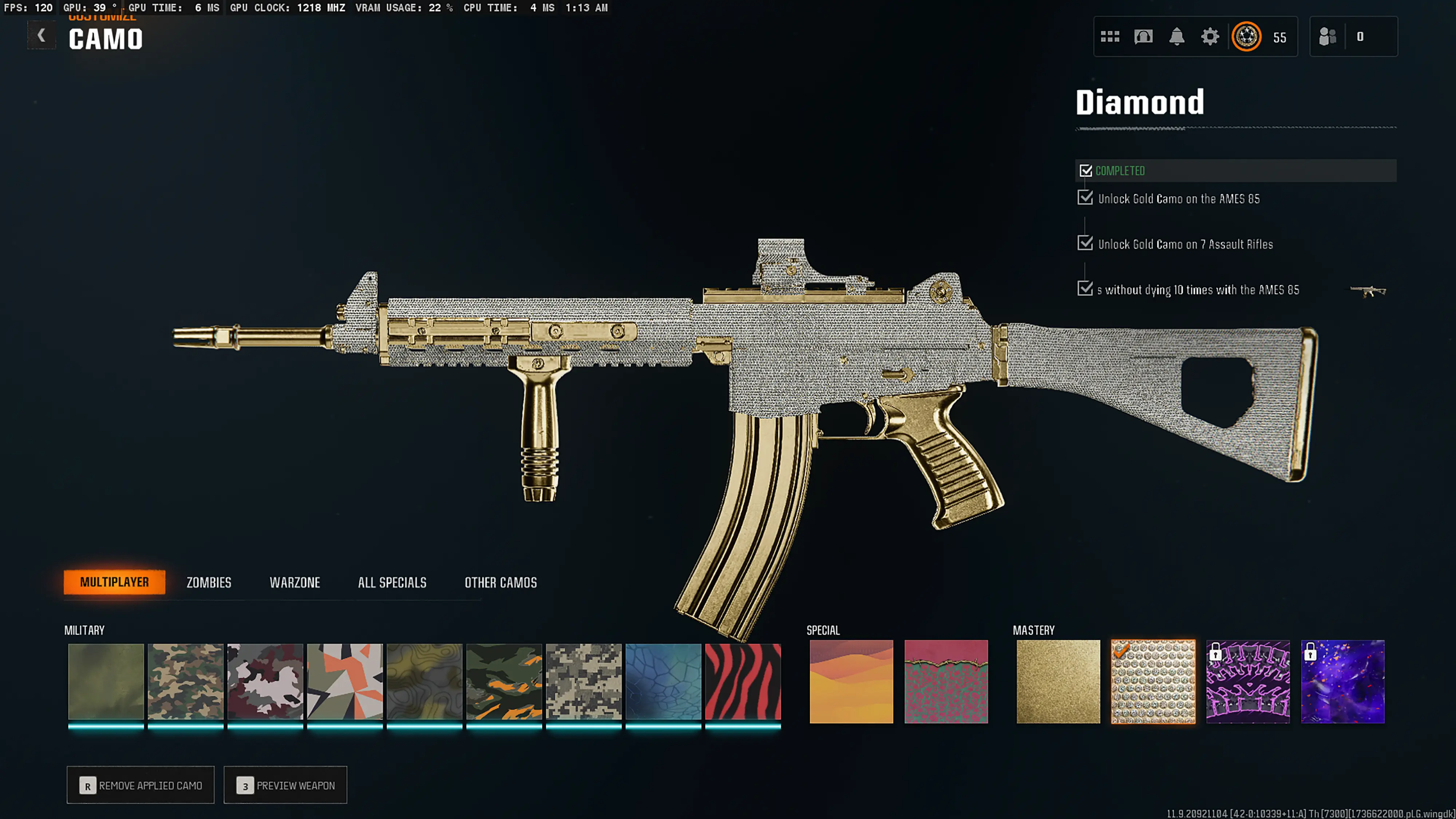Open the Warzone camo tab

tap(294, 582)
